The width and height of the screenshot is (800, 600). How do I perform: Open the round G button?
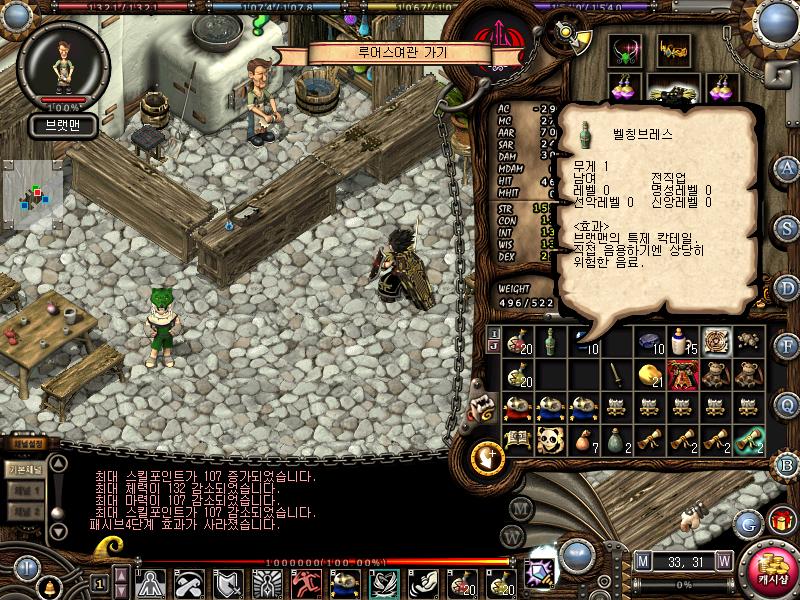(748, 522)
